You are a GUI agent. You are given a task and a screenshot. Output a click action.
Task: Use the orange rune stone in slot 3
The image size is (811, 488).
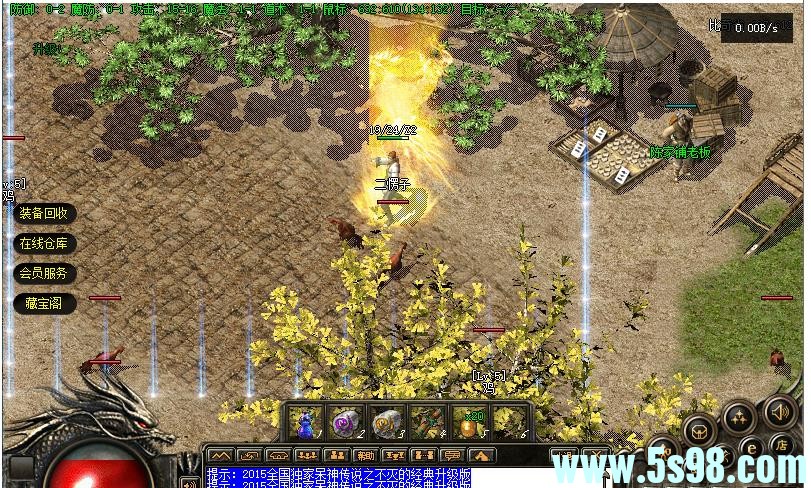(x=387, y=421)
